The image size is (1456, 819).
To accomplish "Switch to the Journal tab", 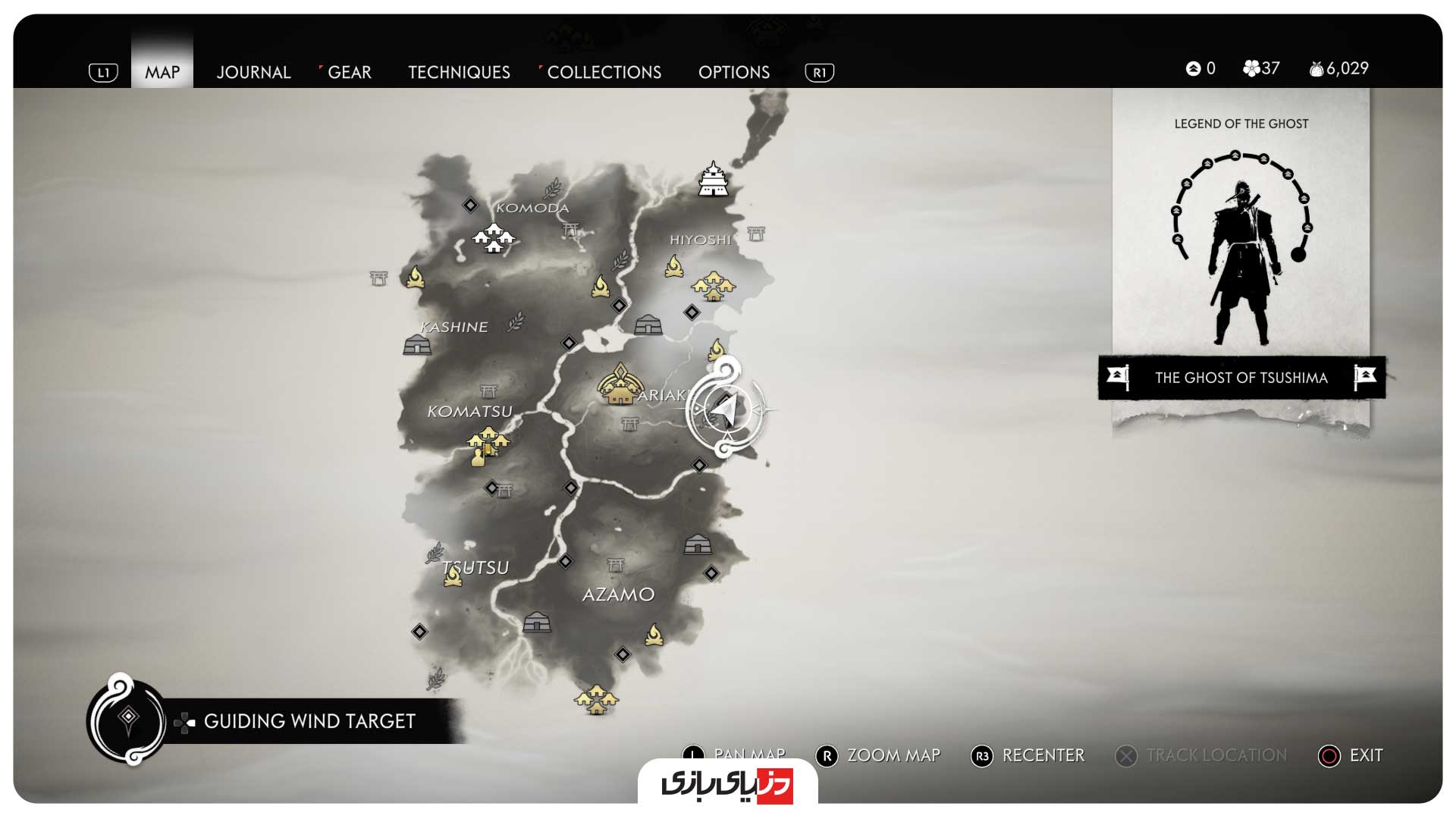I will pyautogui.click(x=253, y=72).
